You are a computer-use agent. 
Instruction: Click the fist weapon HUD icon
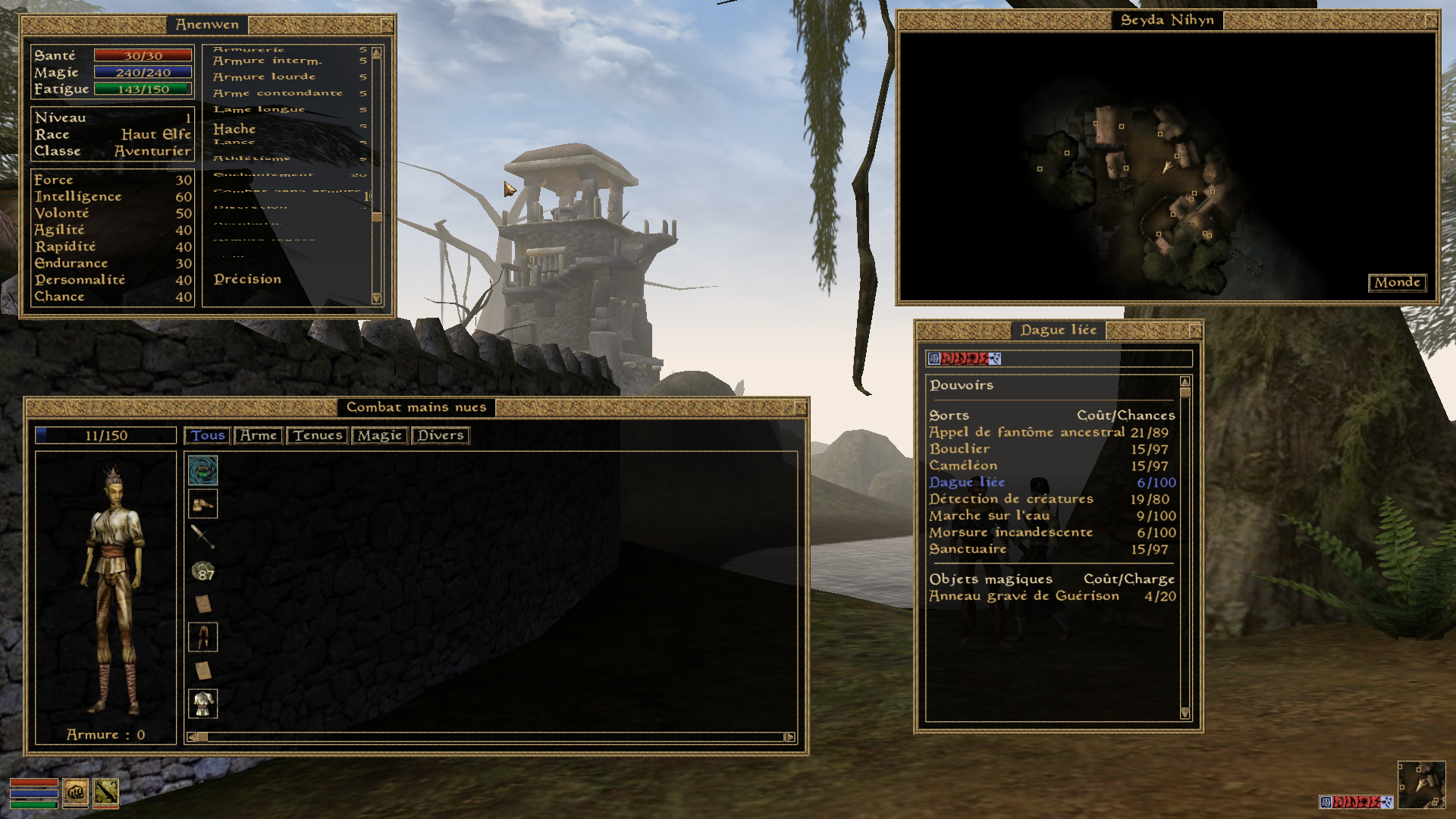(x=75, y=792)
